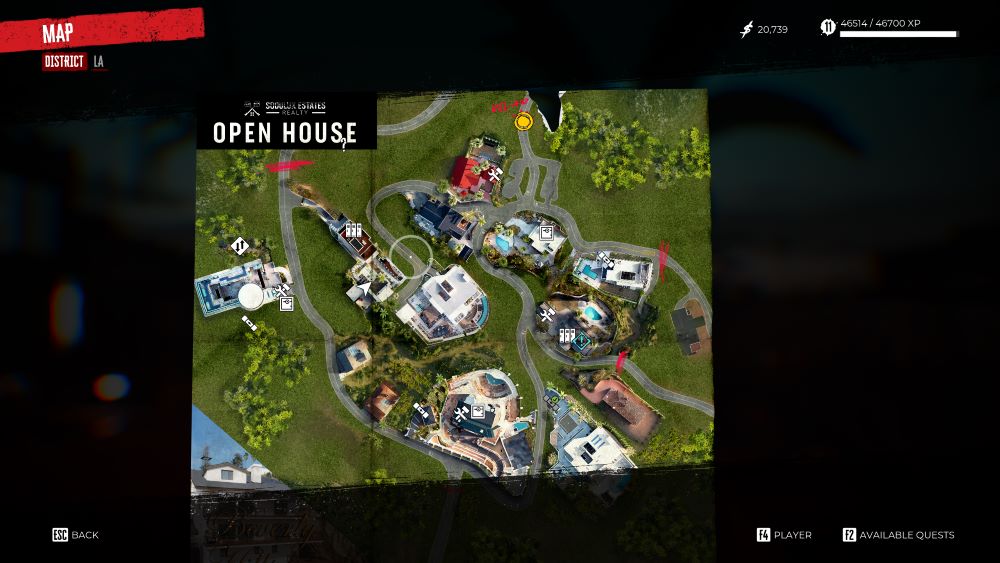Click the teal diamond map marker
The height and width of the screenshot is (563, 1000).
[582, 341]
